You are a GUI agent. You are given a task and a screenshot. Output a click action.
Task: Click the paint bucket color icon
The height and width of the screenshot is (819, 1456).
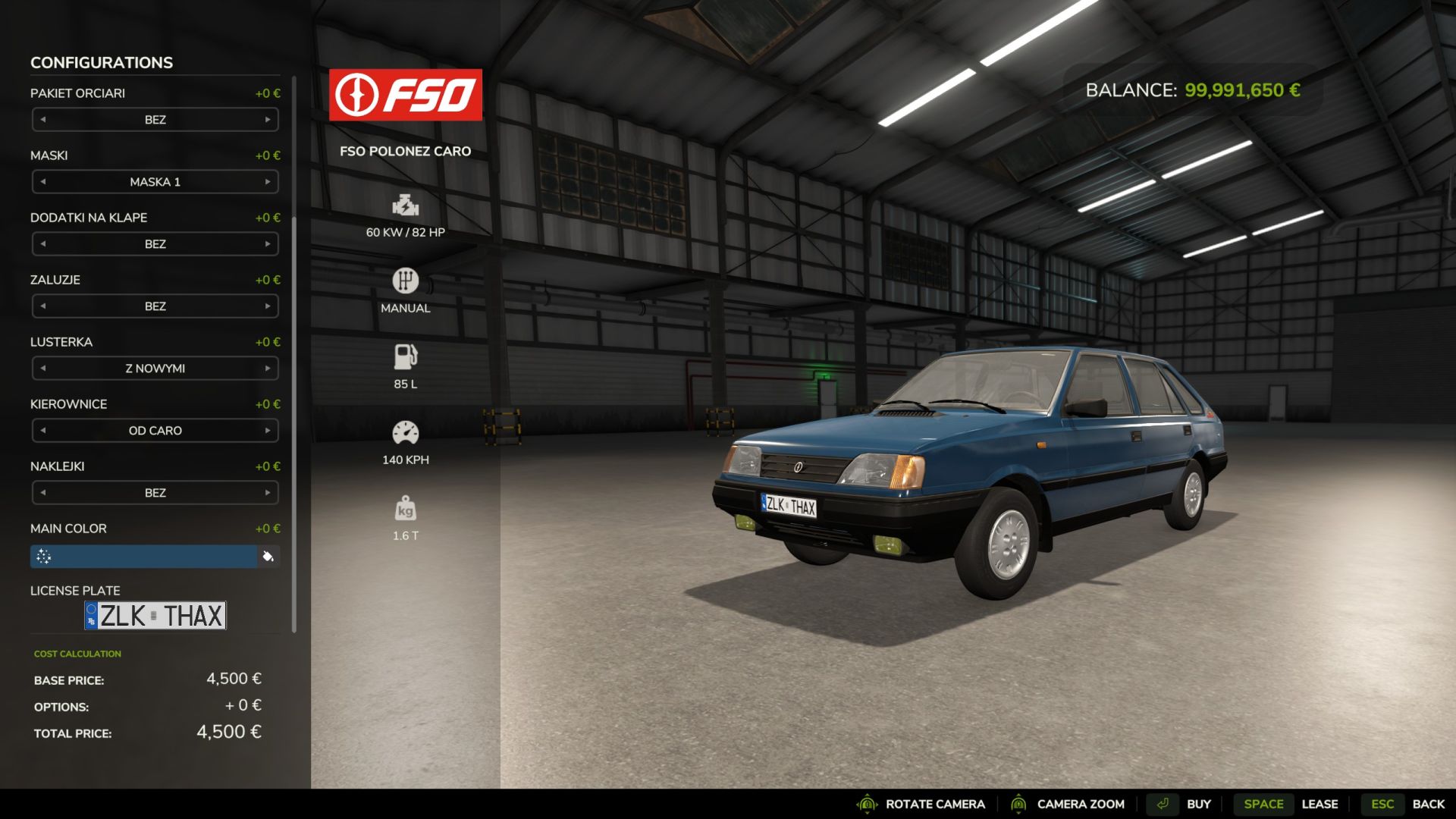[x=268, y=557]
